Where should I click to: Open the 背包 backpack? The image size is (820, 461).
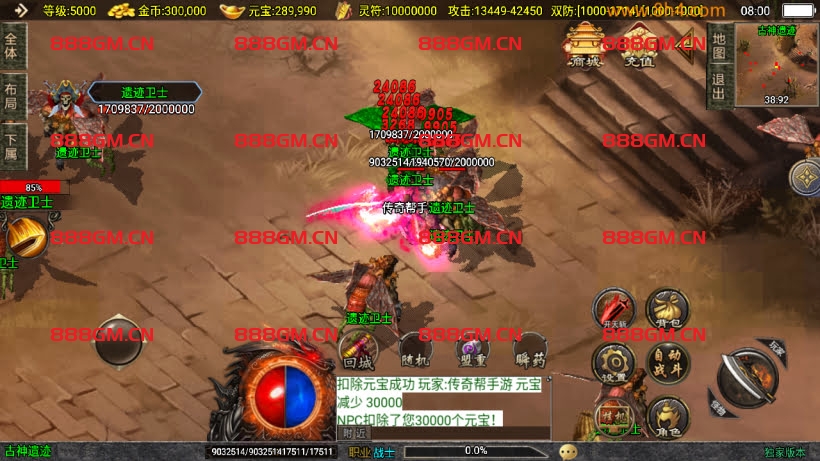click(667, 308)
